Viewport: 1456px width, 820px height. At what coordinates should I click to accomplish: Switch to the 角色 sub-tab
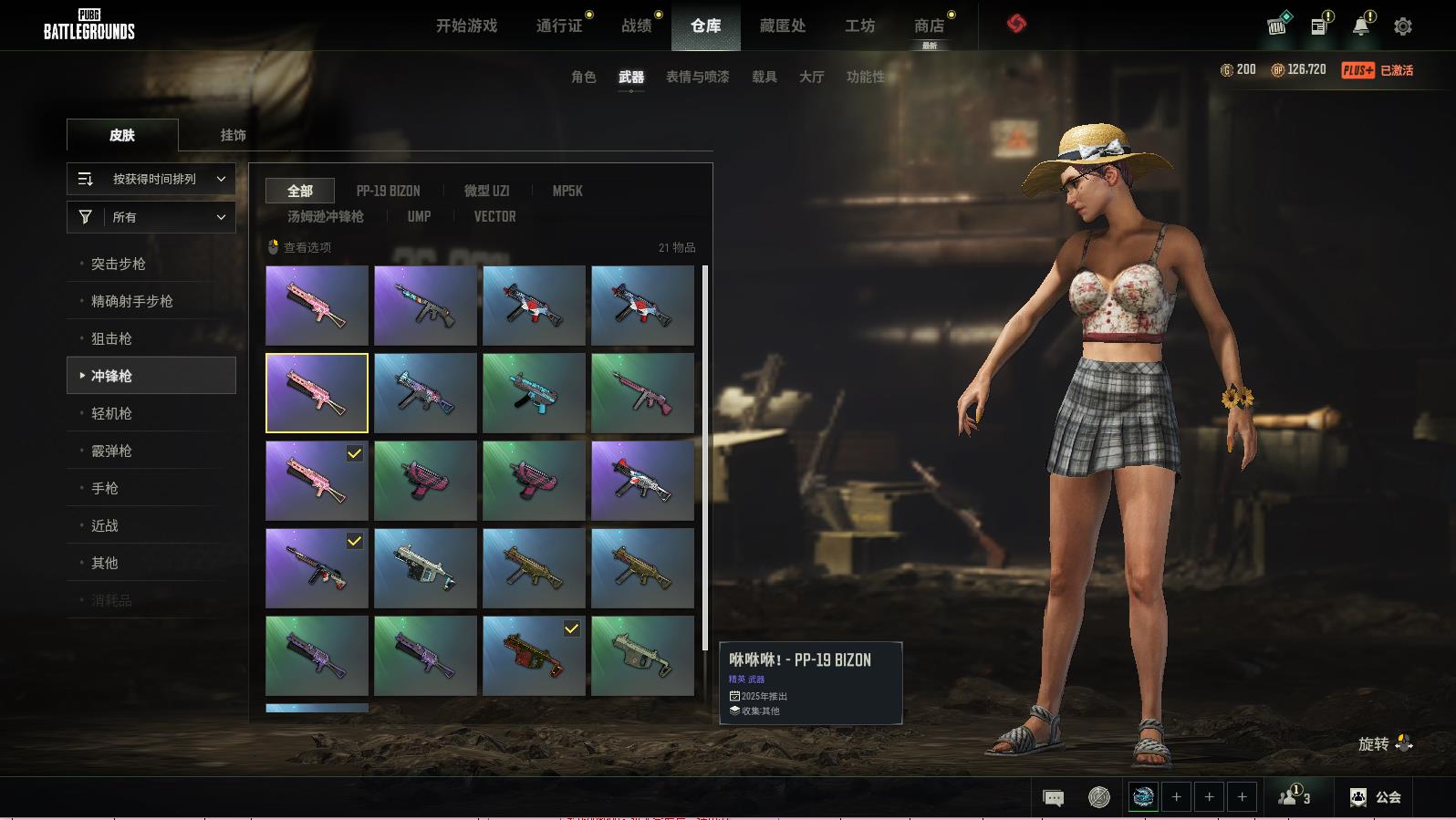[x=583, y=77]
